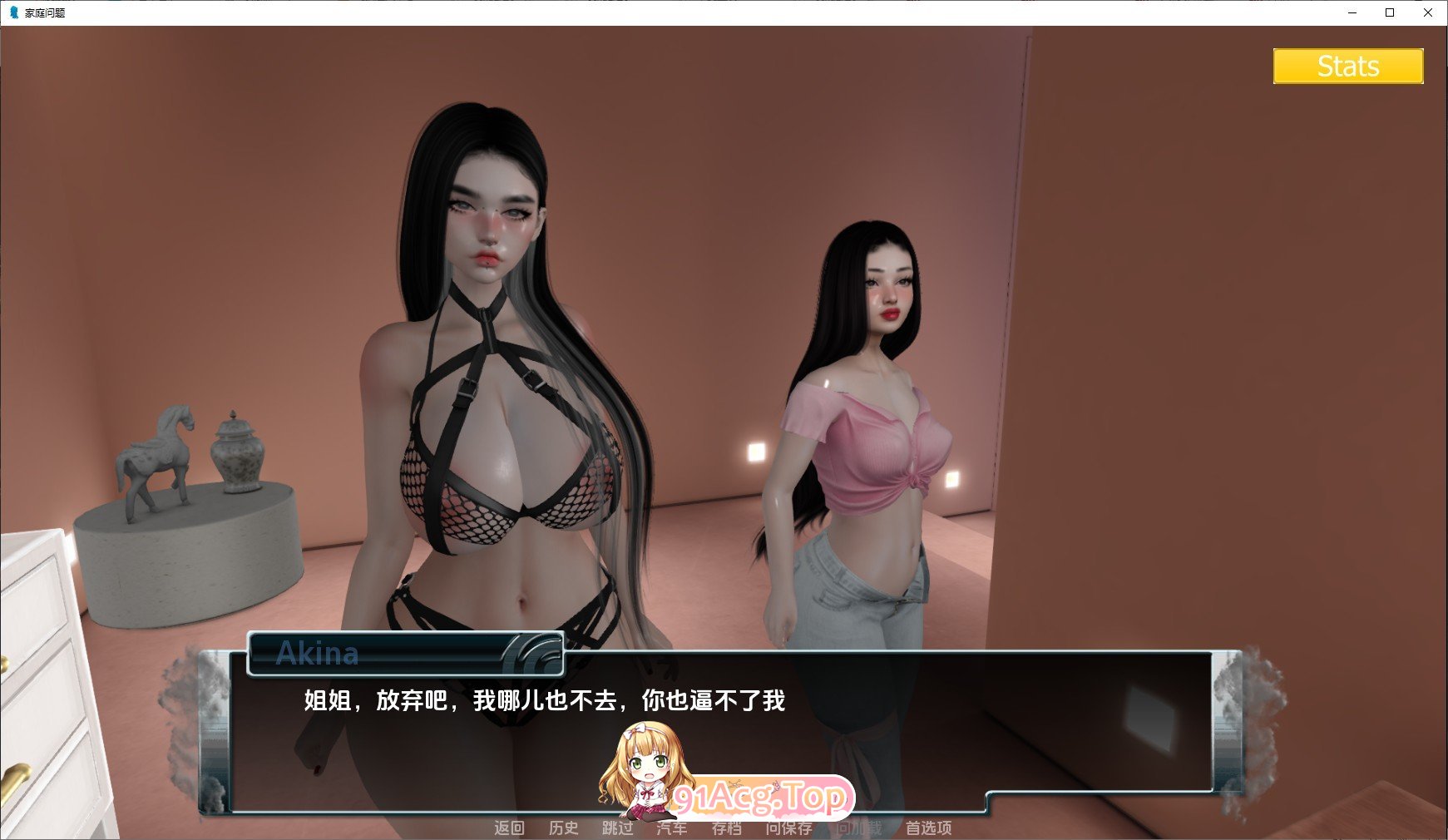
Task: Select 返回 to go back
Action: point(510,829)
